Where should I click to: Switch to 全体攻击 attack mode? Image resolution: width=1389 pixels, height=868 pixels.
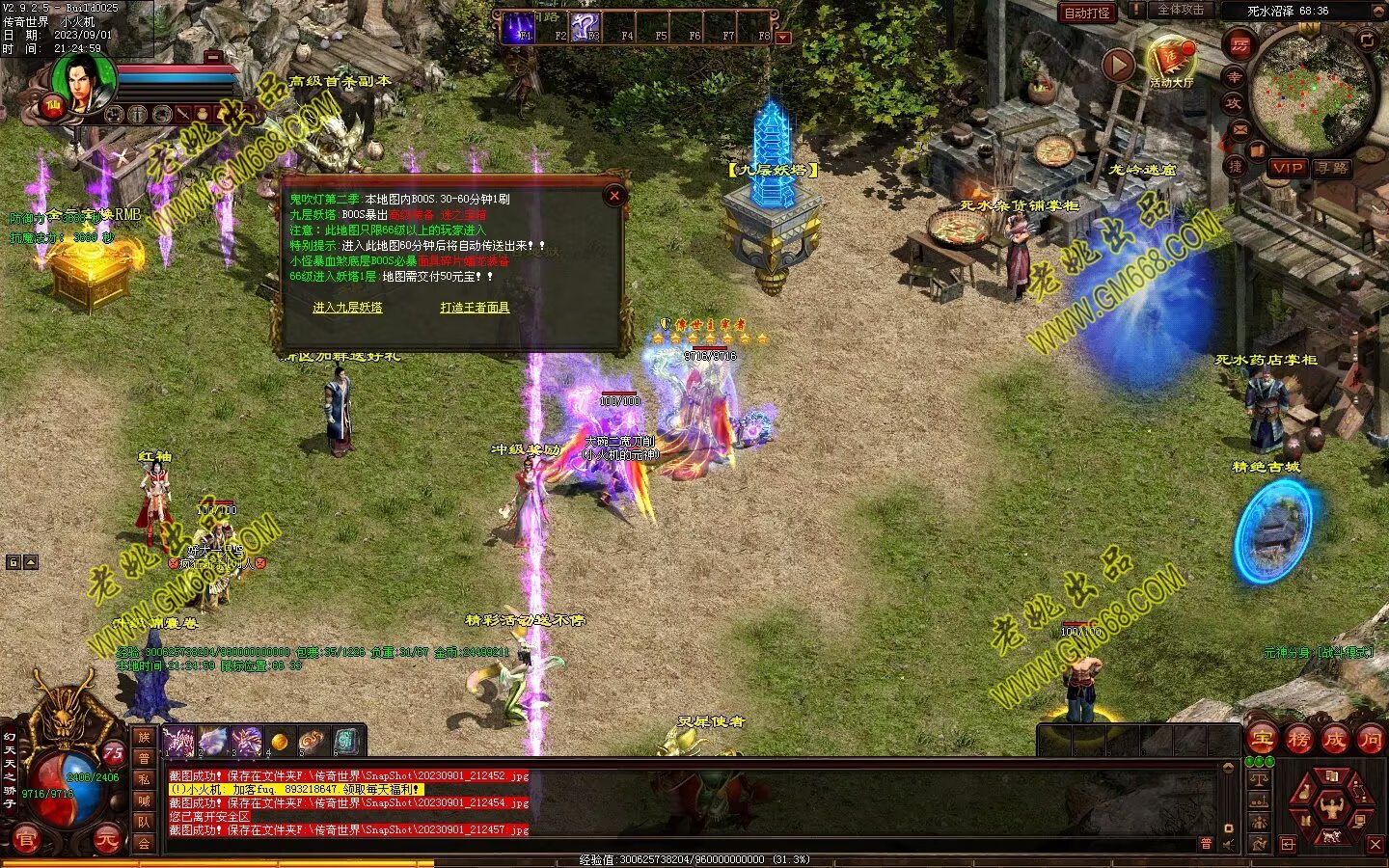1181,11
